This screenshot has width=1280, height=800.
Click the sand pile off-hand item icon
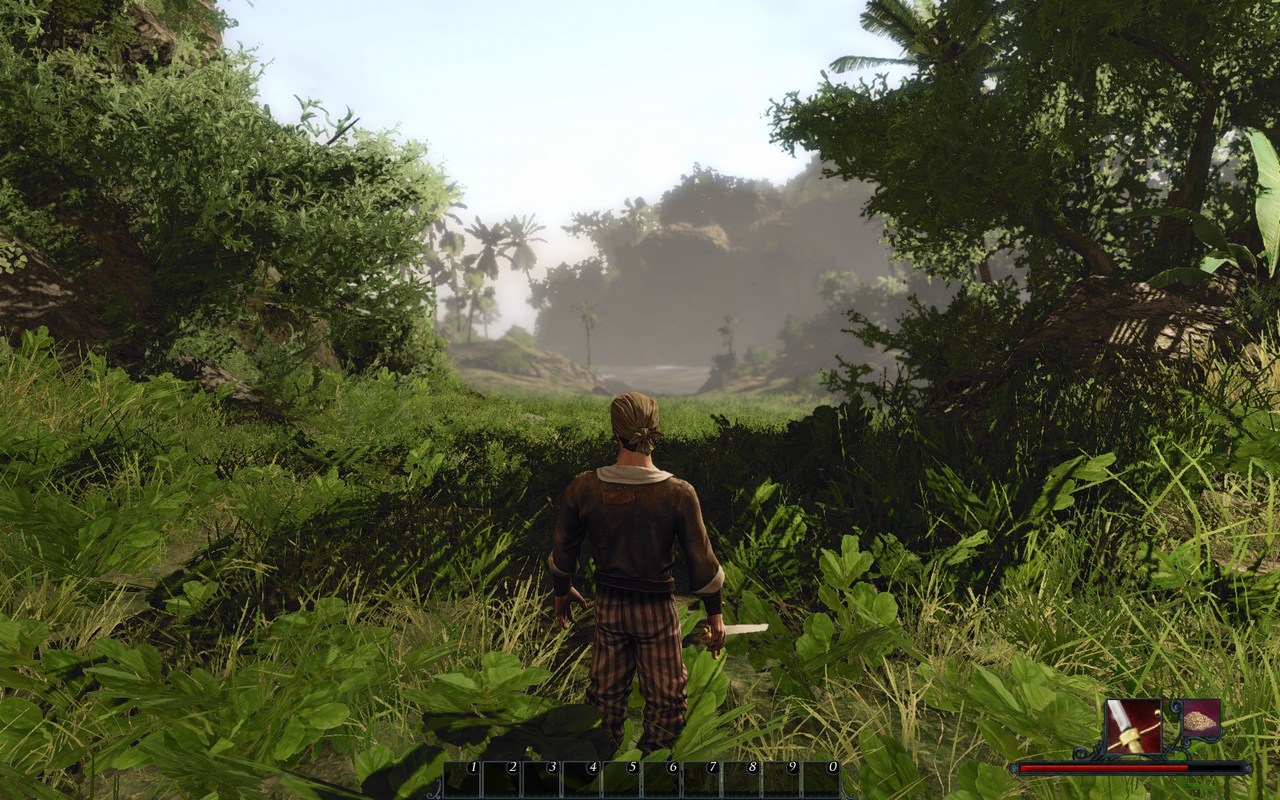[1200, 719]
